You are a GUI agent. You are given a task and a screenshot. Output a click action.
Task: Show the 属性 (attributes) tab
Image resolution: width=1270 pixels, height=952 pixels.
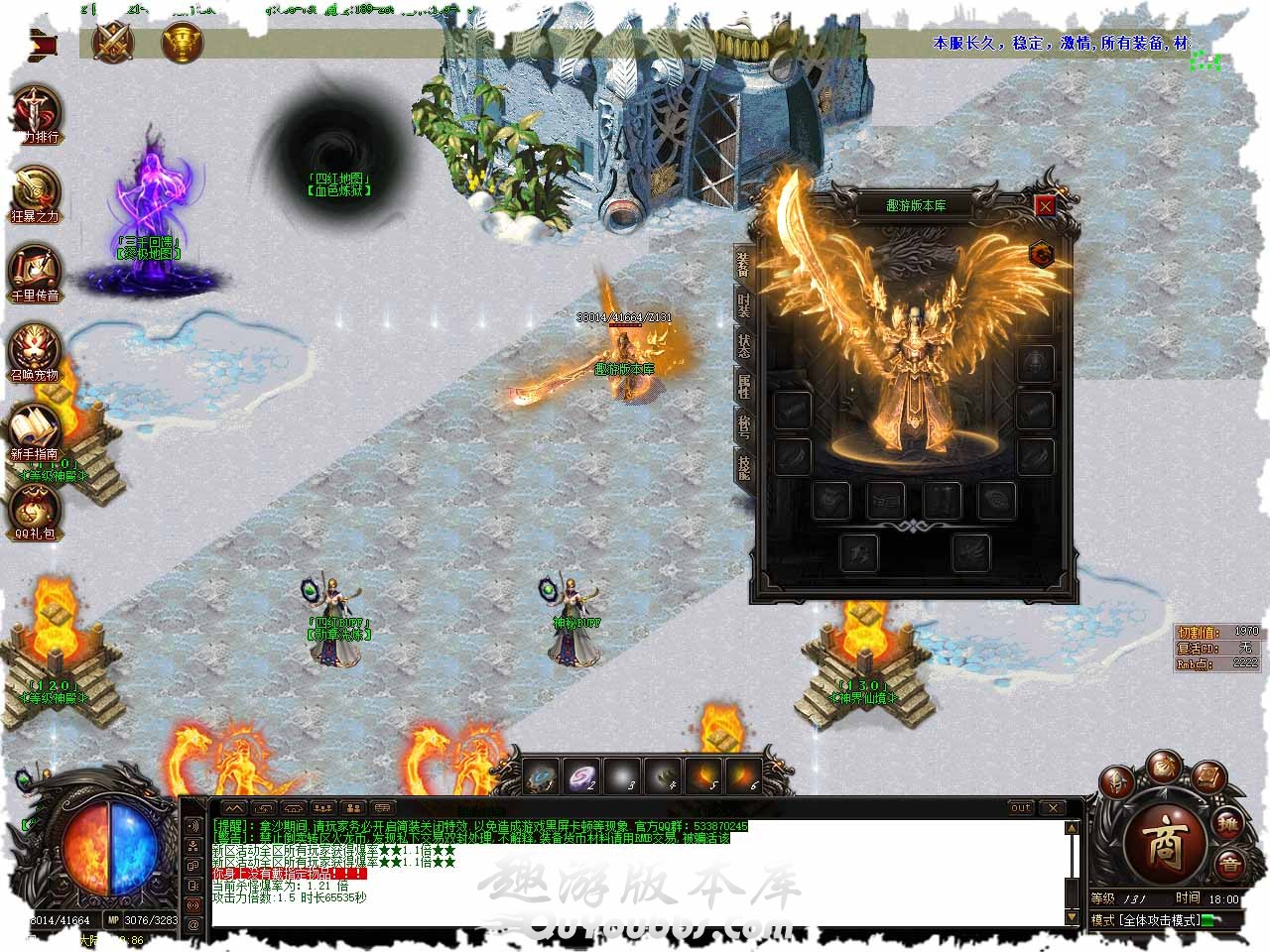[x=744, y=385]
